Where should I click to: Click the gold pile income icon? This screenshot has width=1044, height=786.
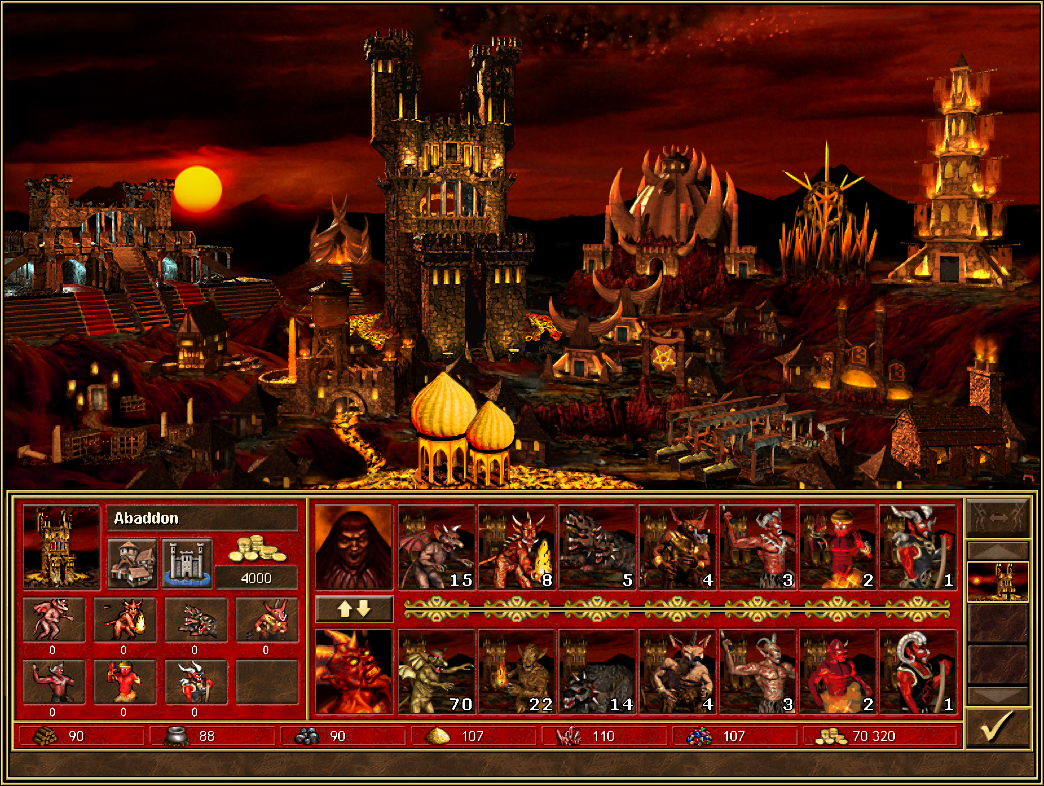[x=255, y=548]
